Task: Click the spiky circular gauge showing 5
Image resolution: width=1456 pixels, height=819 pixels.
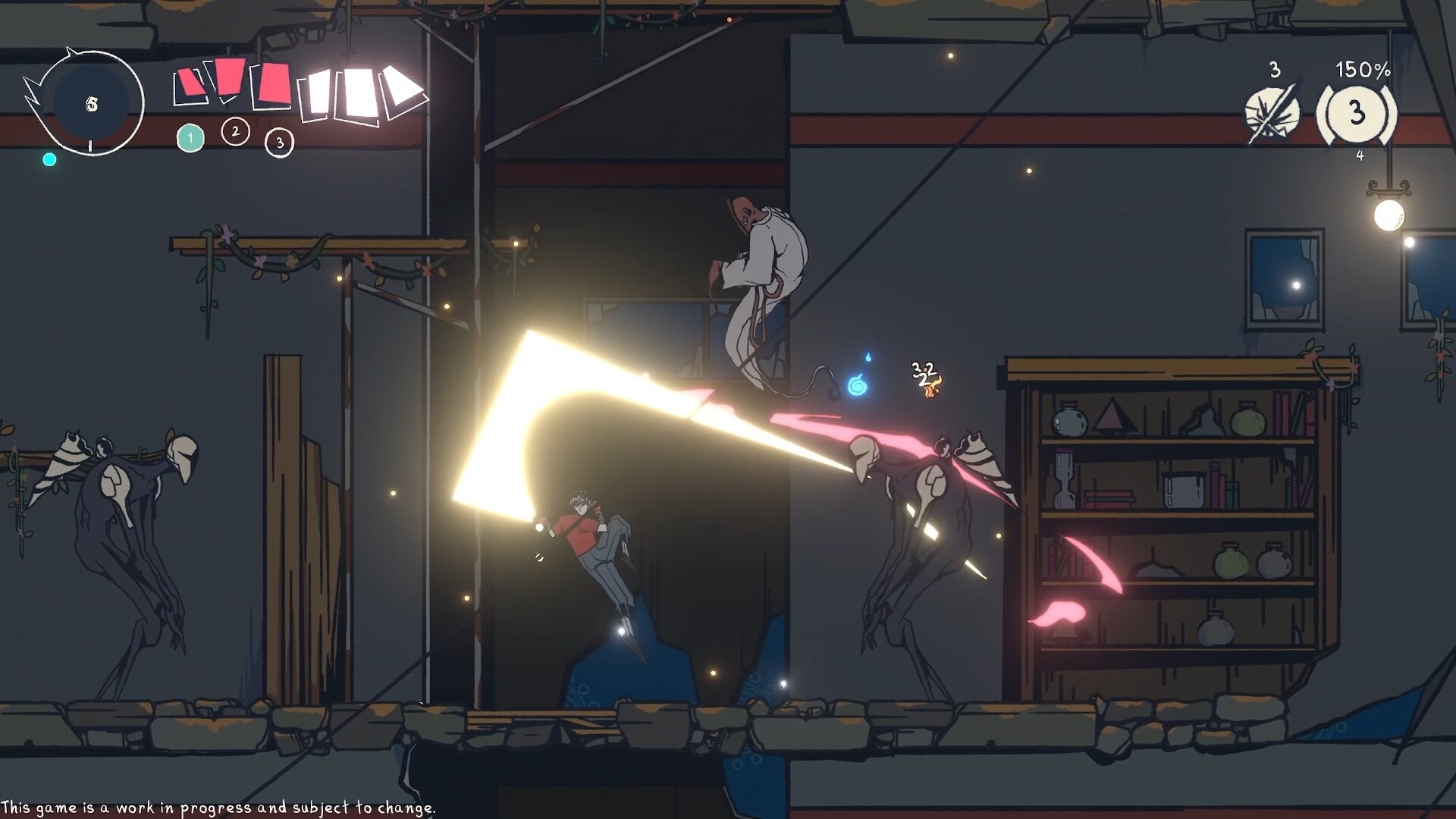Action: pos(91,104)
